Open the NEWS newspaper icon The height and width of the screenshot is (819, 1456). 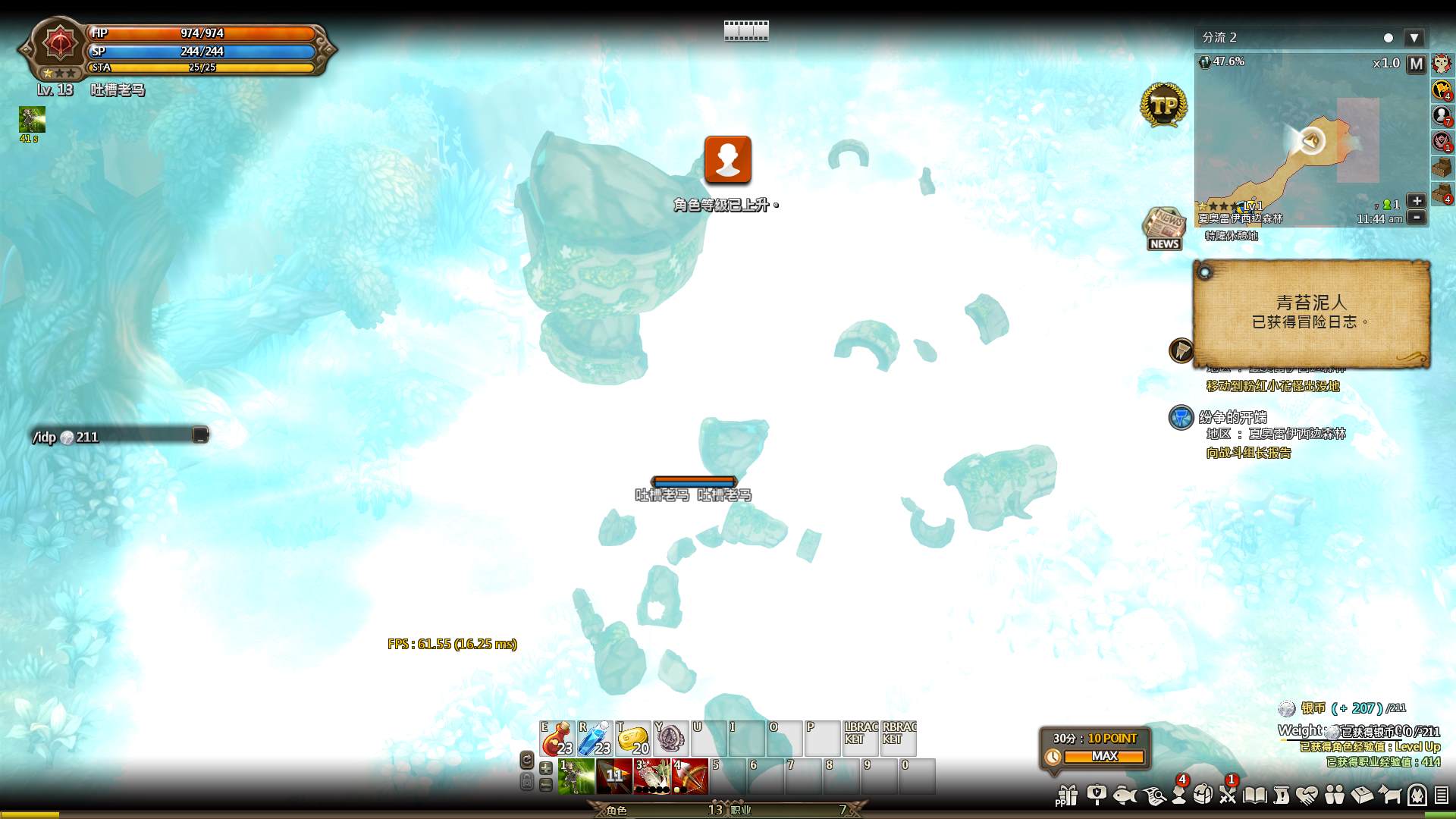click(1164, 227)
